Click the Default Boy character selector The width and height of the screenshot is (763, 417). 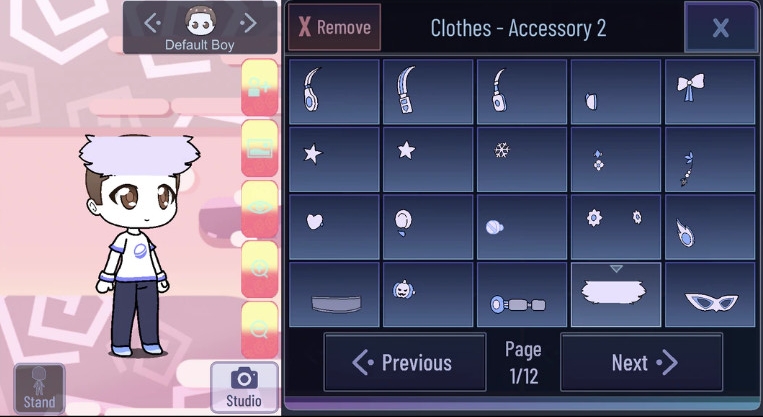click(200, 27)
